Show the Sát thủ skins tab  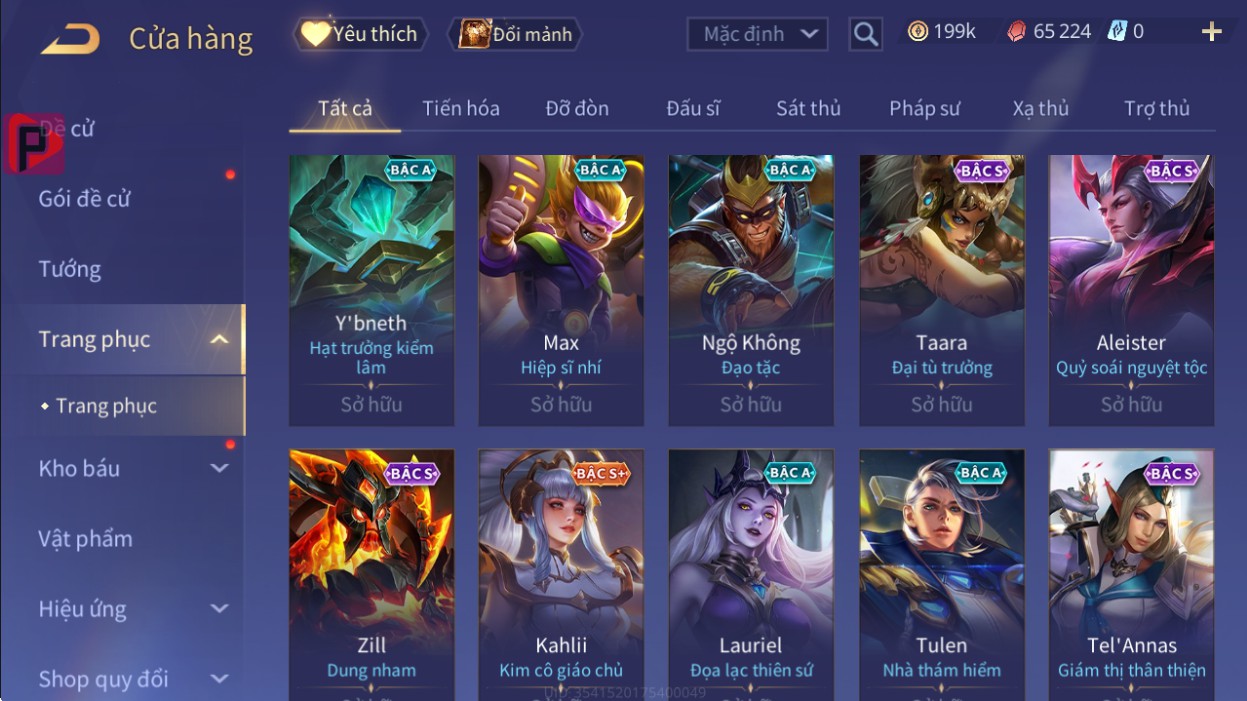coord(808,108)
